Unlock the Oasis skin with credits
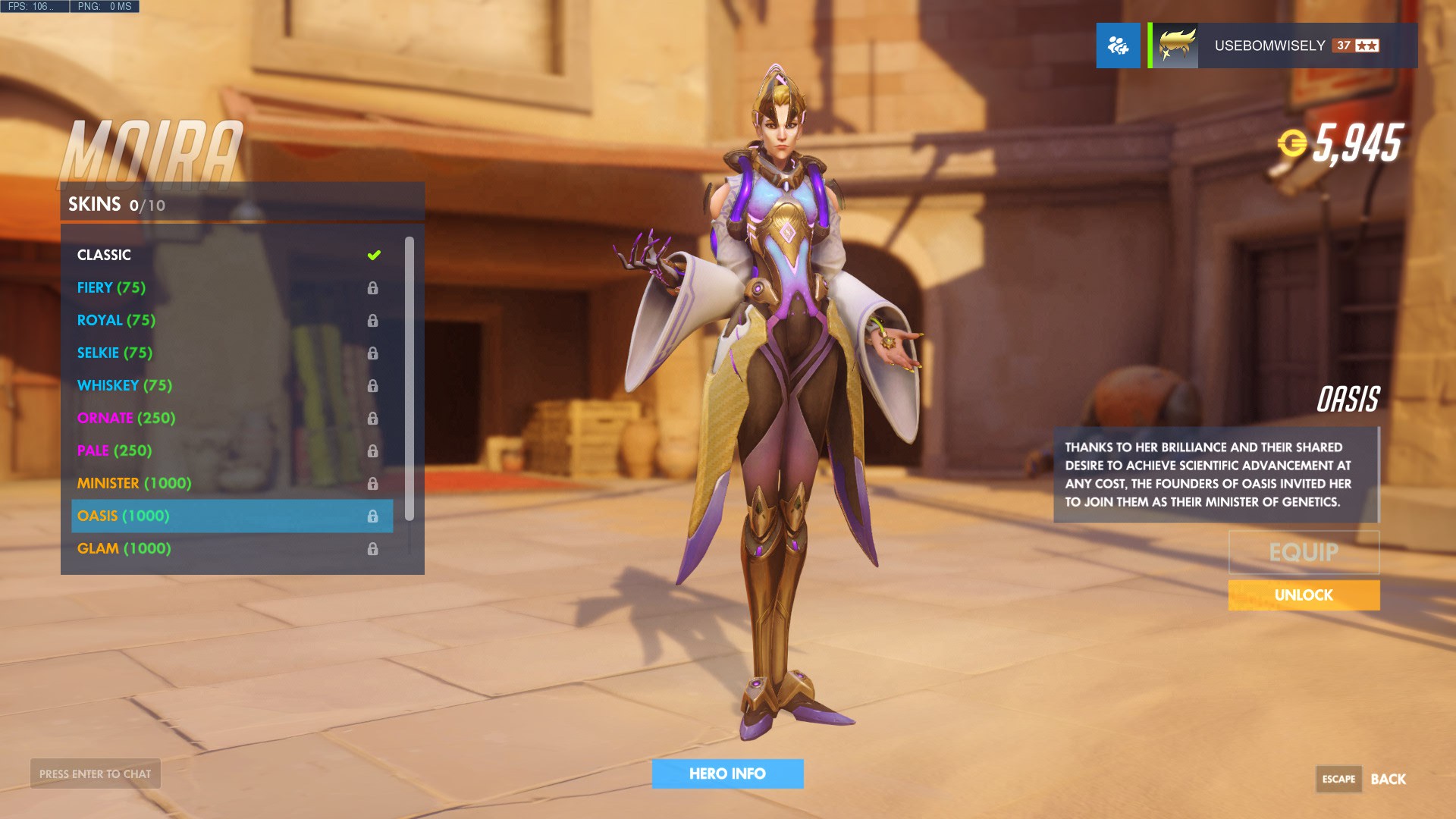Image resolution: width=1456 pixels, height=819 pixels. pyautogui.click(x=1304, y=595)
